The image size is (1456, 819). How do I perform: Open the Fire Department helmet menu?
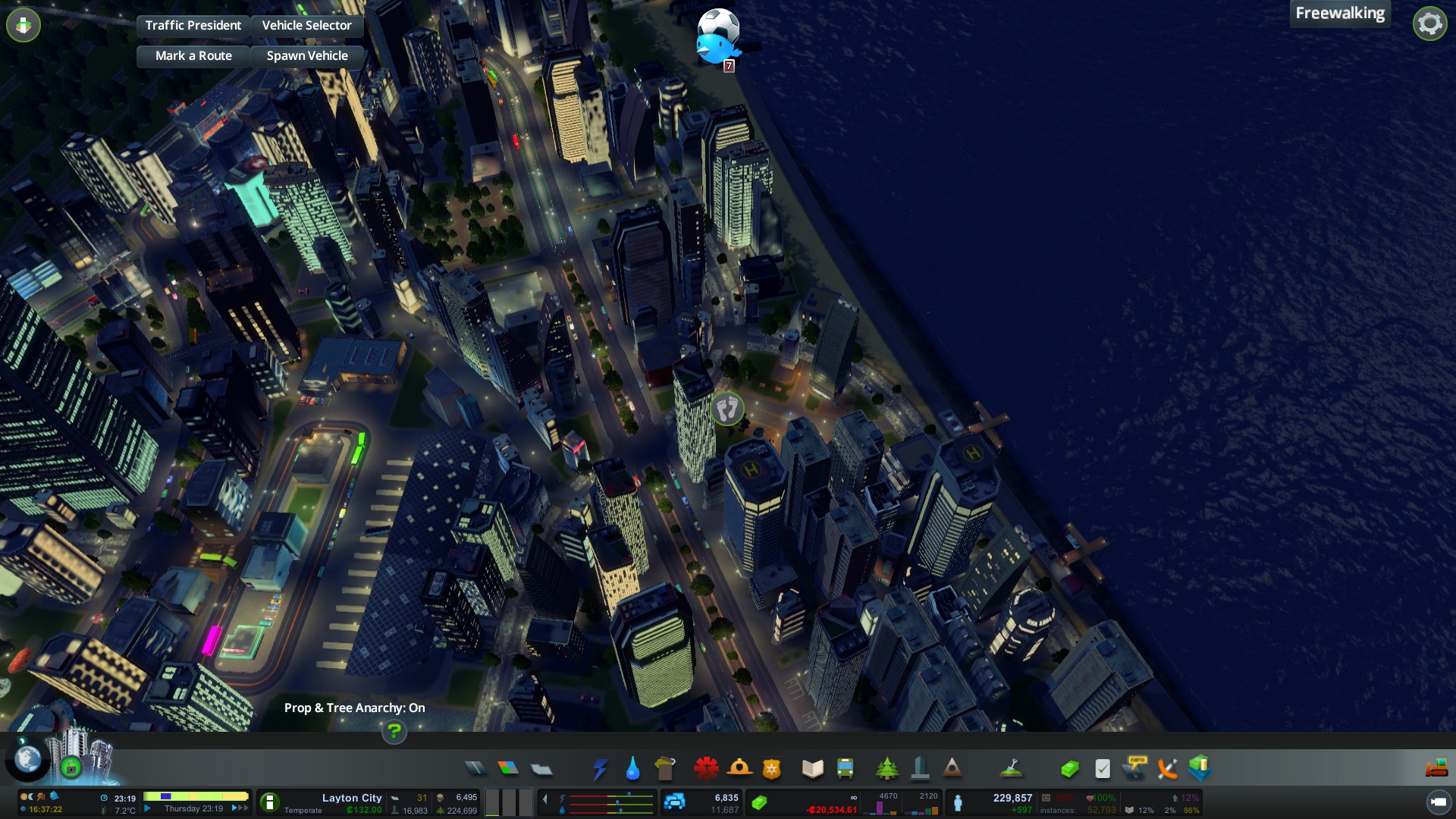tap(739, 769)
